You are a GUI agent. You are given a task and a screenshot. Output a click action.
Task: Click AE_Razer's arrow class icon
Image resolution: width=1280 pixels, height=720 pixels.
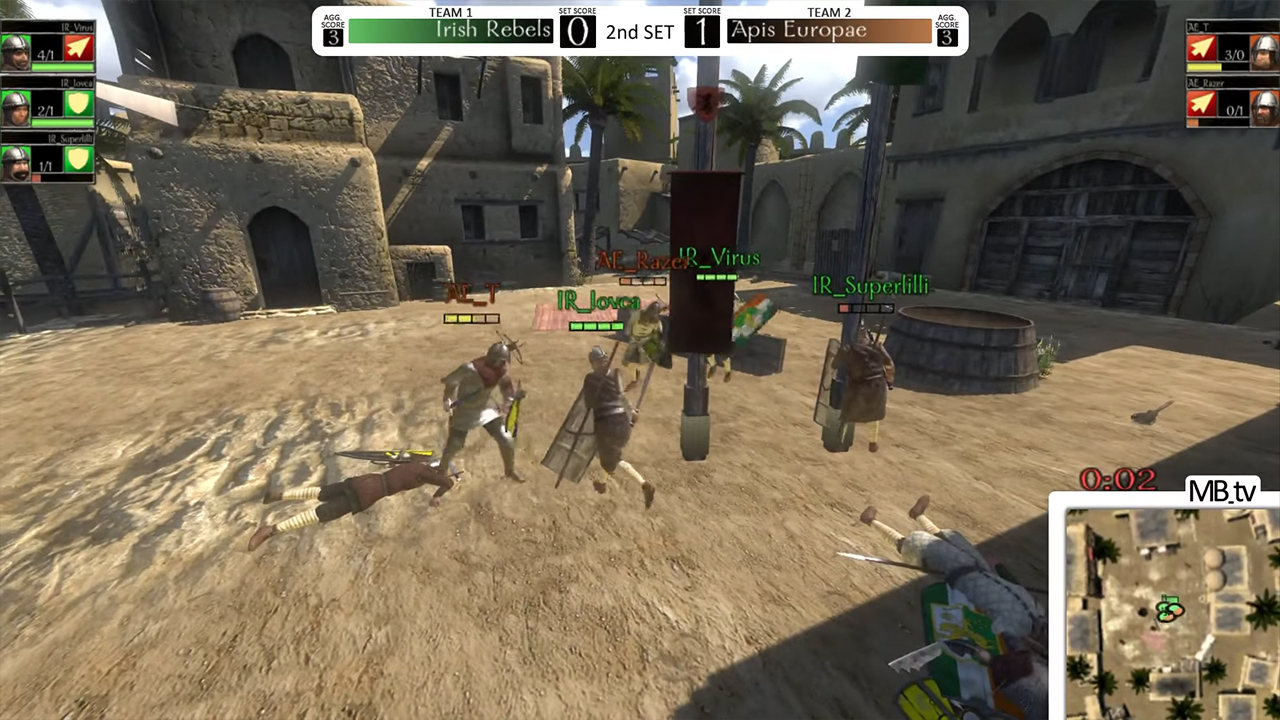click(1202, 104)
